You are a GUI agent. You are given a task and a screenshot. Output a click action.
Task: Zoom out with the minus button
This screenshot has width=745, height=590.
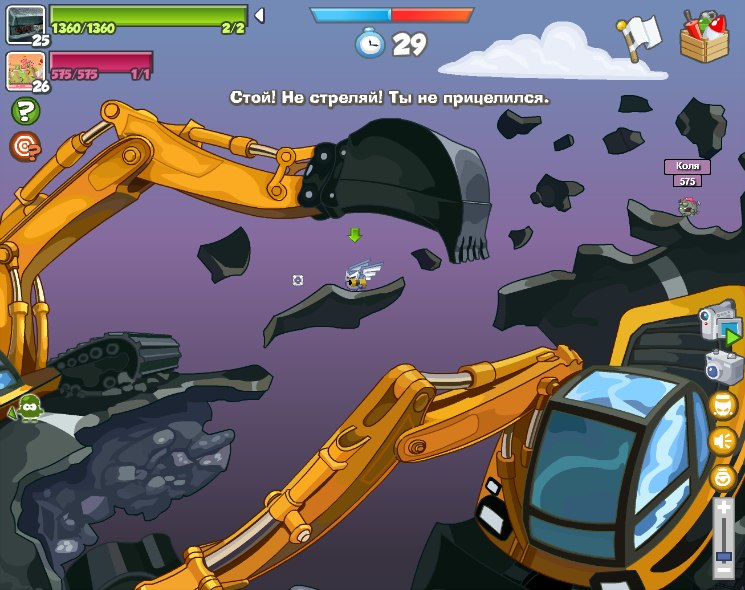coord(723,569)
